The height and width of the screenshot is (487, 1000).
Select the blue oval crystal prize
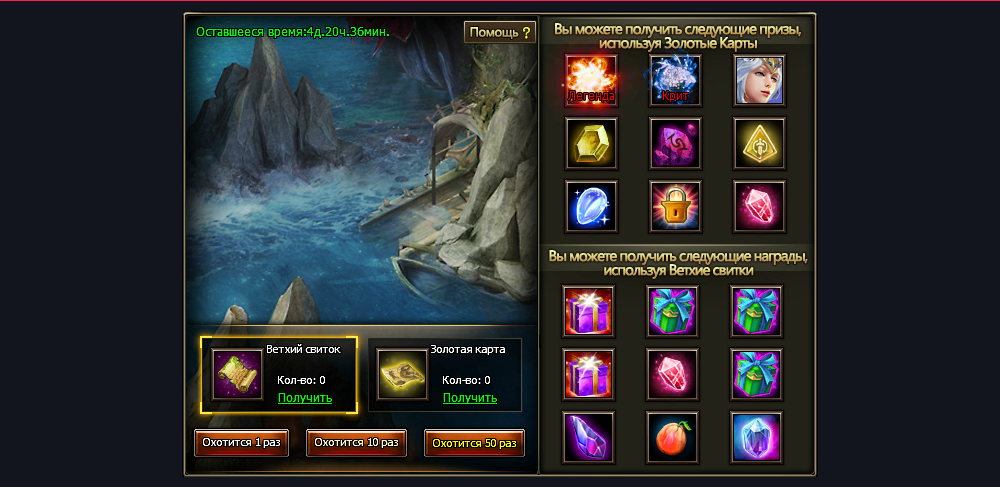(591, 206)
